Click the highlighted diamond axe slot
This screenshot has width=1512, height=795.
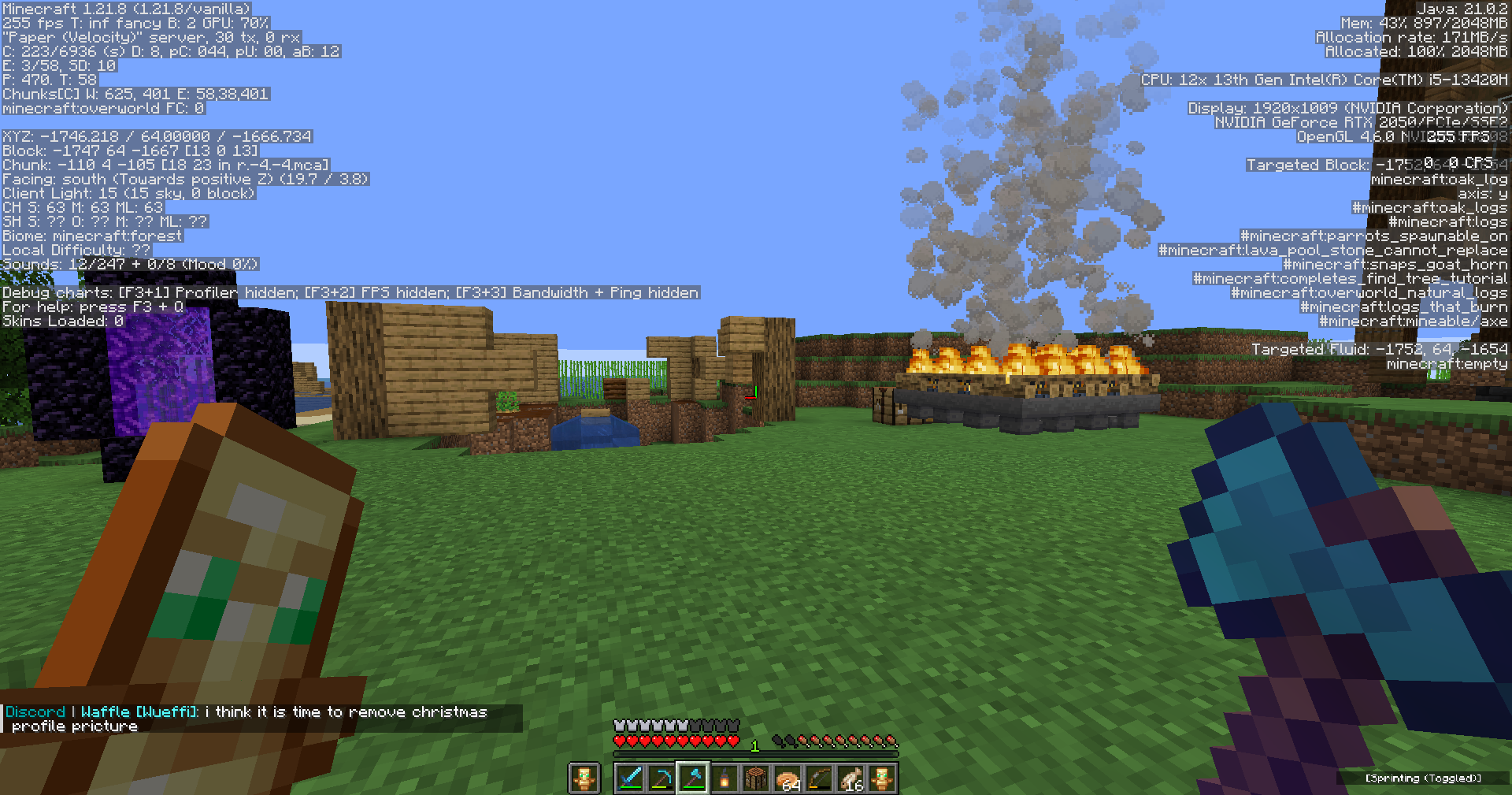tap(693, 778)
